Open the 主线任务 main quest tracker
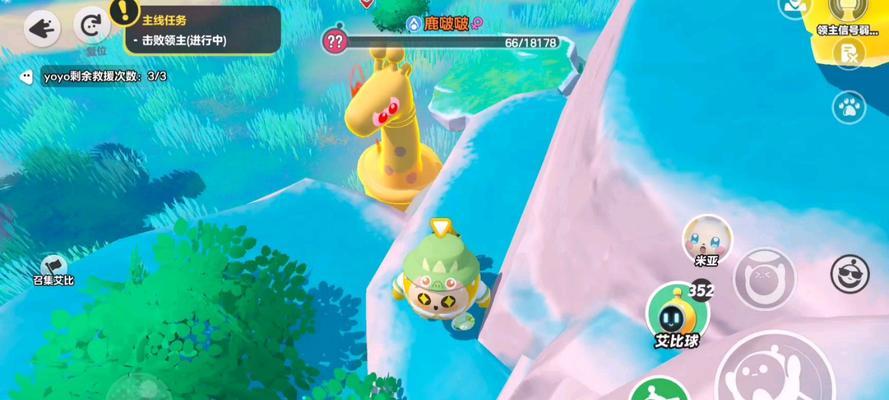This screenshot has height=400, width=889. coord(200,29)
